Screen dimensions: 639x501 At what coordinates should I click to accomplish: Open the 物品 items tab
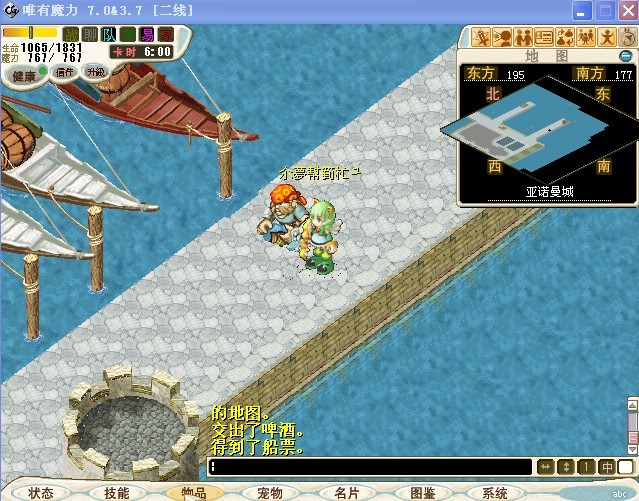click(x=192, y=493)
